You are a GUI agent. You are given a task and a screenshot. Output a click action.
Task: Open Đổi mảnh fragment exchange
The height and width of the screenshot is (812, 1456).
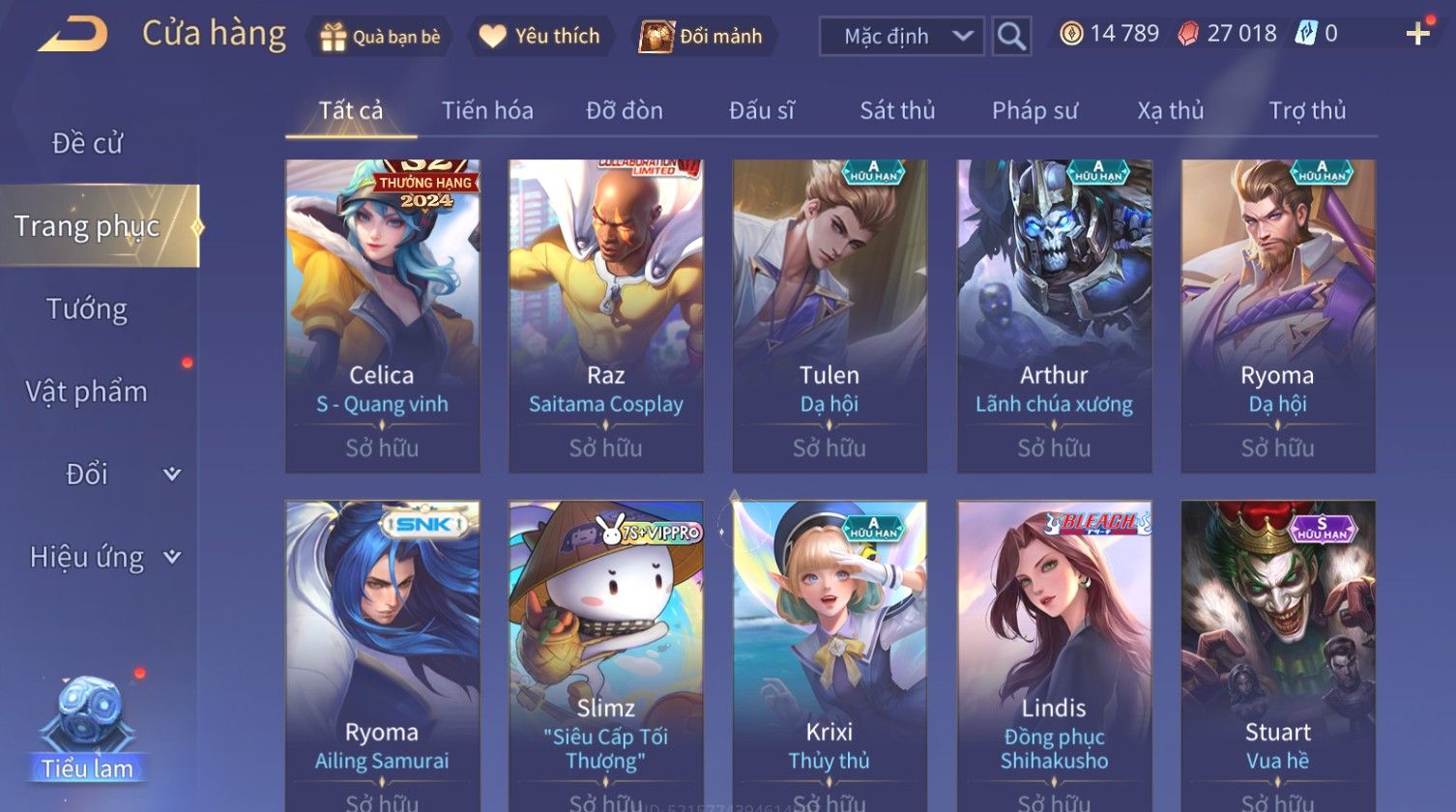(702, 37)
